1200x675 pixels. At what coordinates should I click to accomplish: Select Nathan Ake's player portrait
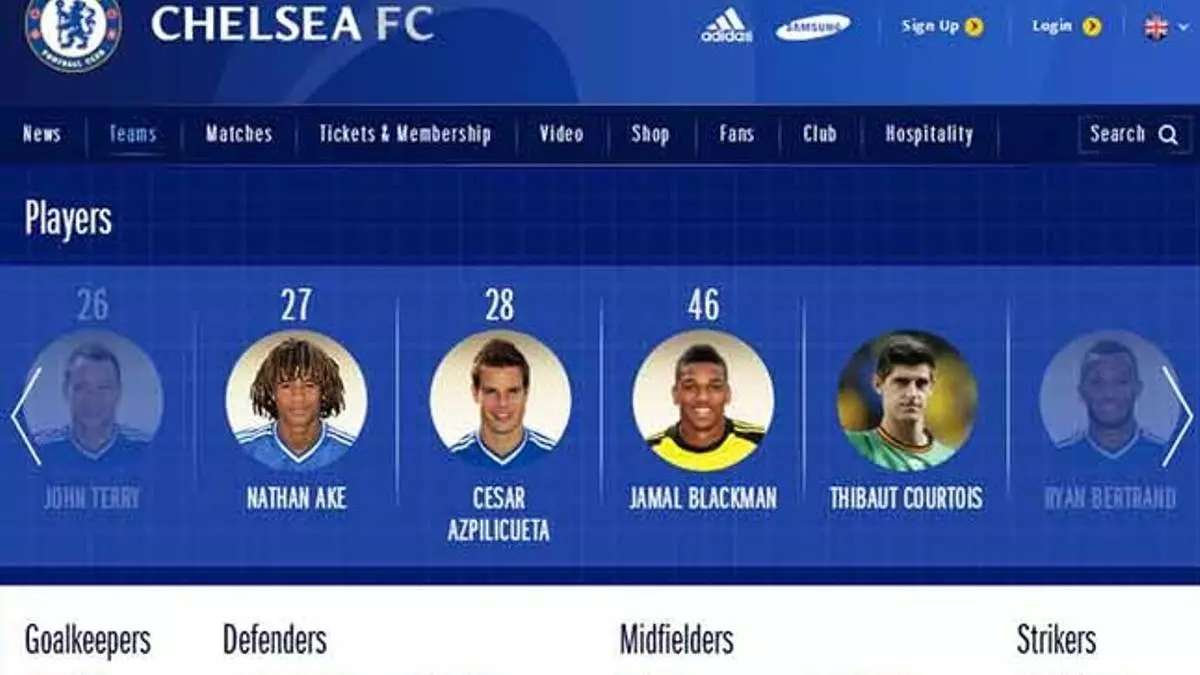(x=296, y=401)
